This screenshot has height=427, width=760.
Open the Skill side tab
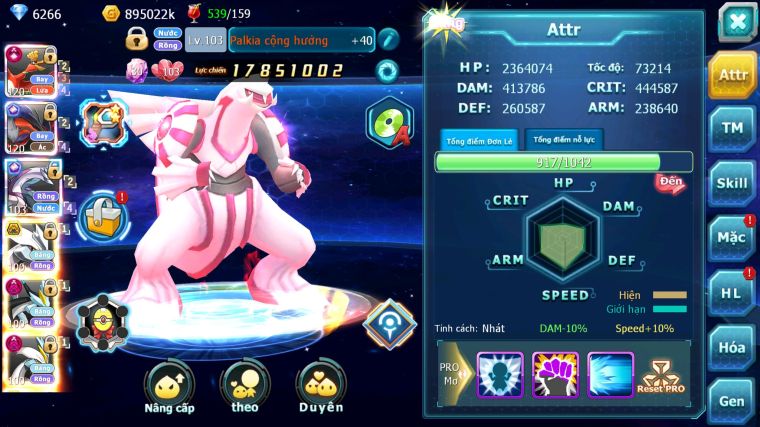[732, 183]
